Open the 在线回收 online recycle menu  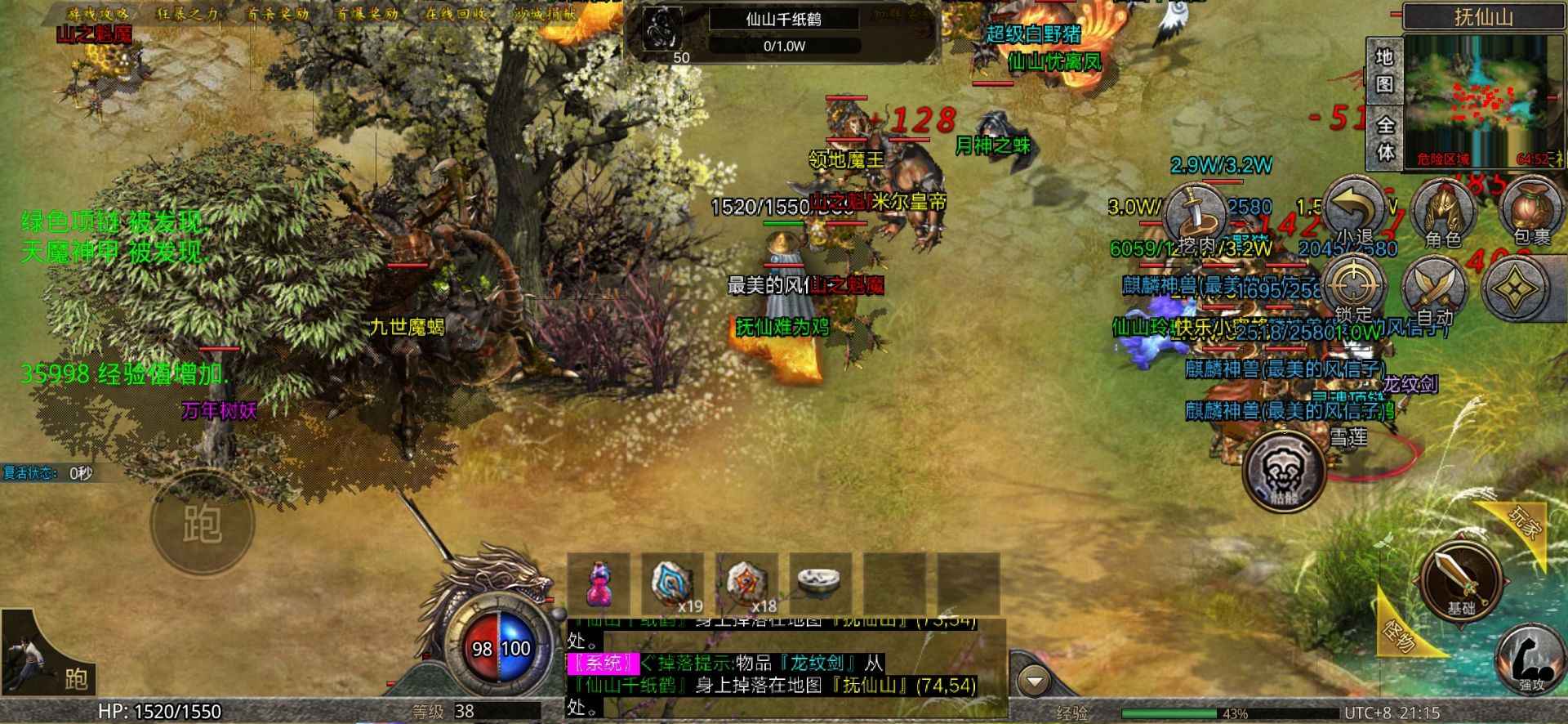[x=457, y=14]
